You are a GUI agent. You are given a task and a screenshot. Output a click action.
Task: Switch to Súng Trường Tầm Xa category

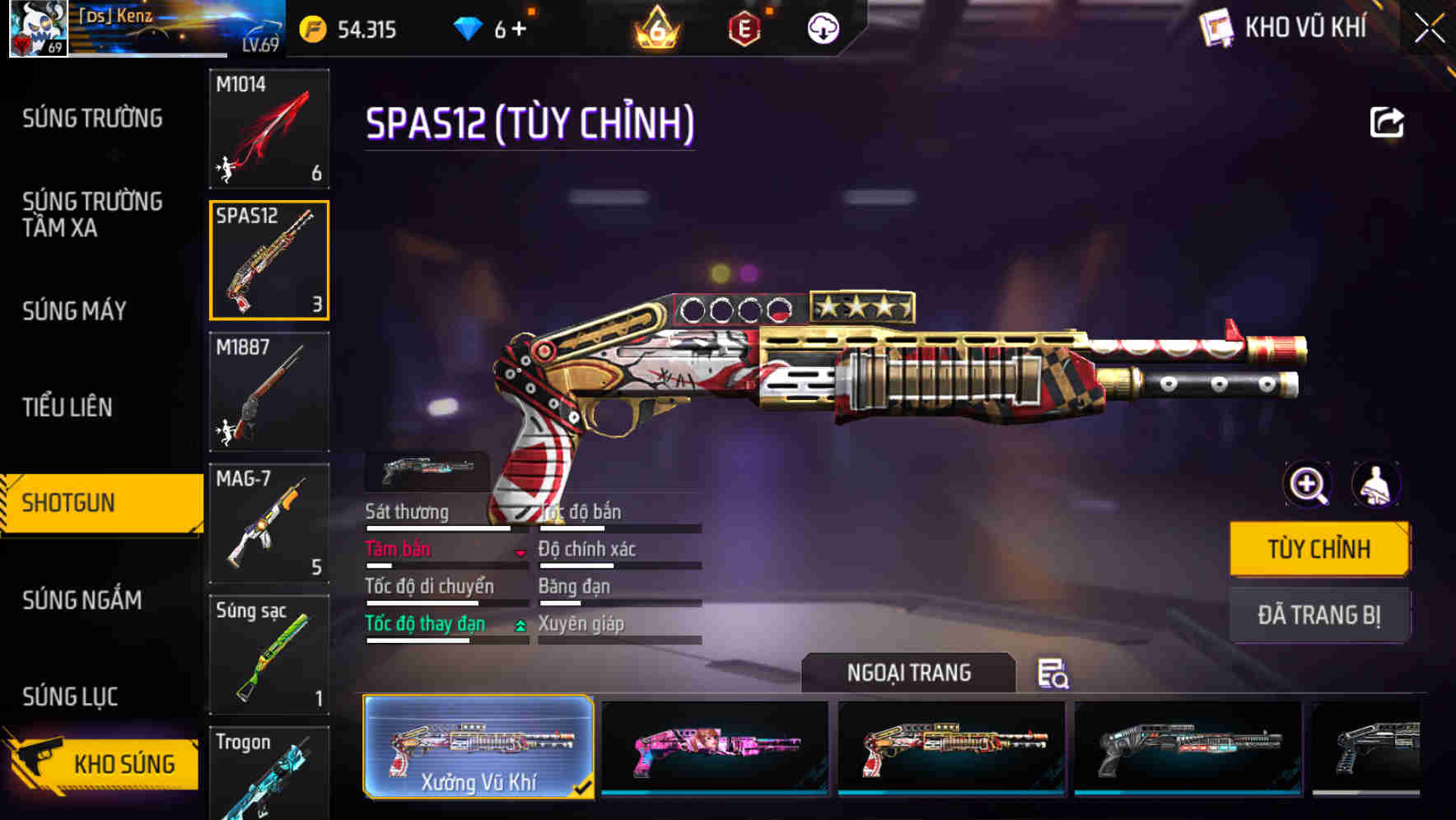[x=92, y=214]
